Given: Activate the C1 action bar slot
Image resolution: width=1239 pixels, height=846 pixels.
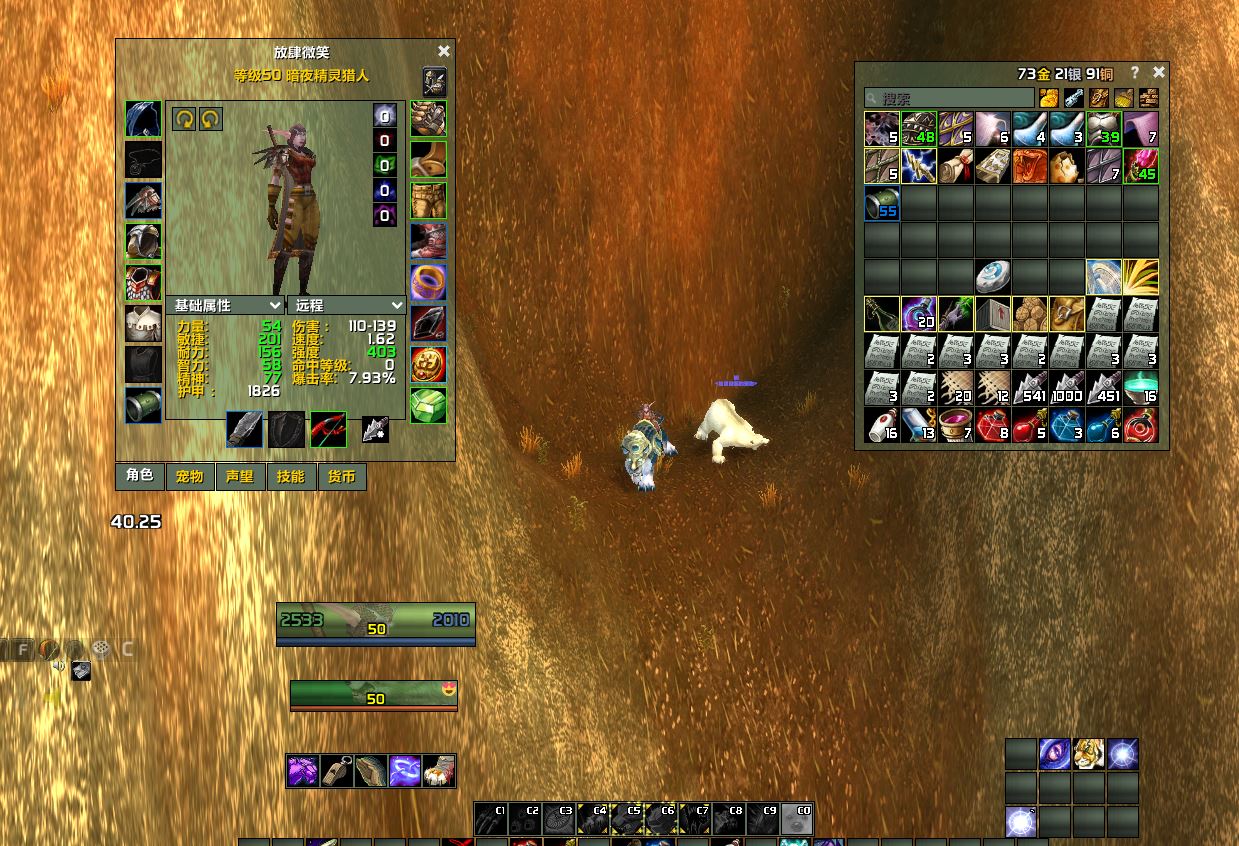Looking at the screenshot, I should tap(490, 819).
